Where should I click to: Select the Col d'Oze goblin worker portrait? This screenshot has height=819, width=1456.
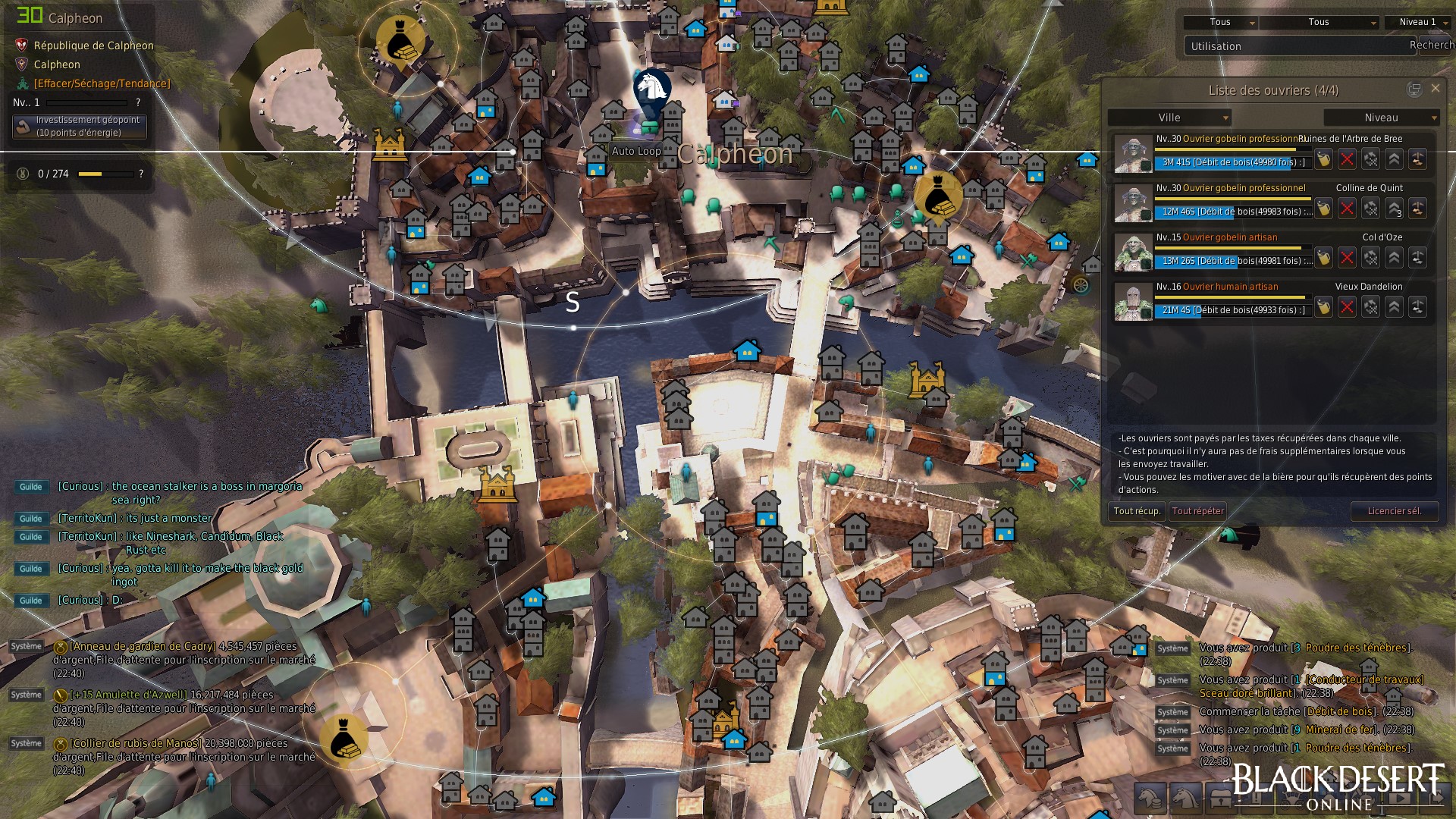pos(1133,253)
